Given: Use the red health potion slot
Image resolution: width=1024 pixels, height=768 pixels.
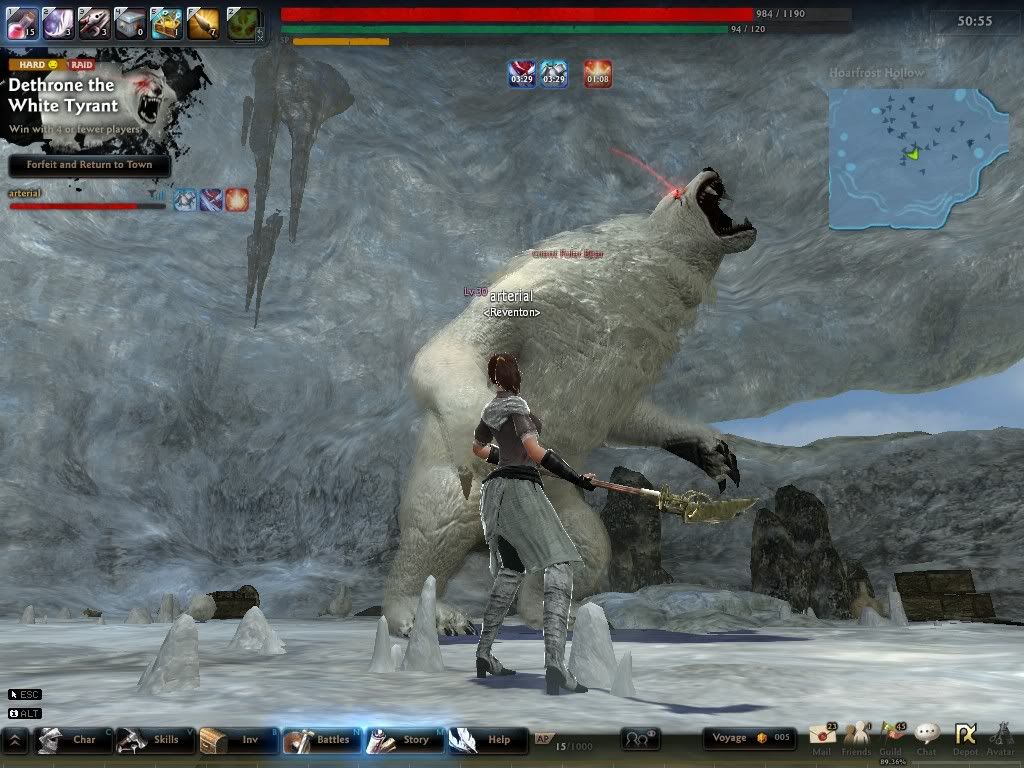Looking at the screenshot, I should (23, 23).
